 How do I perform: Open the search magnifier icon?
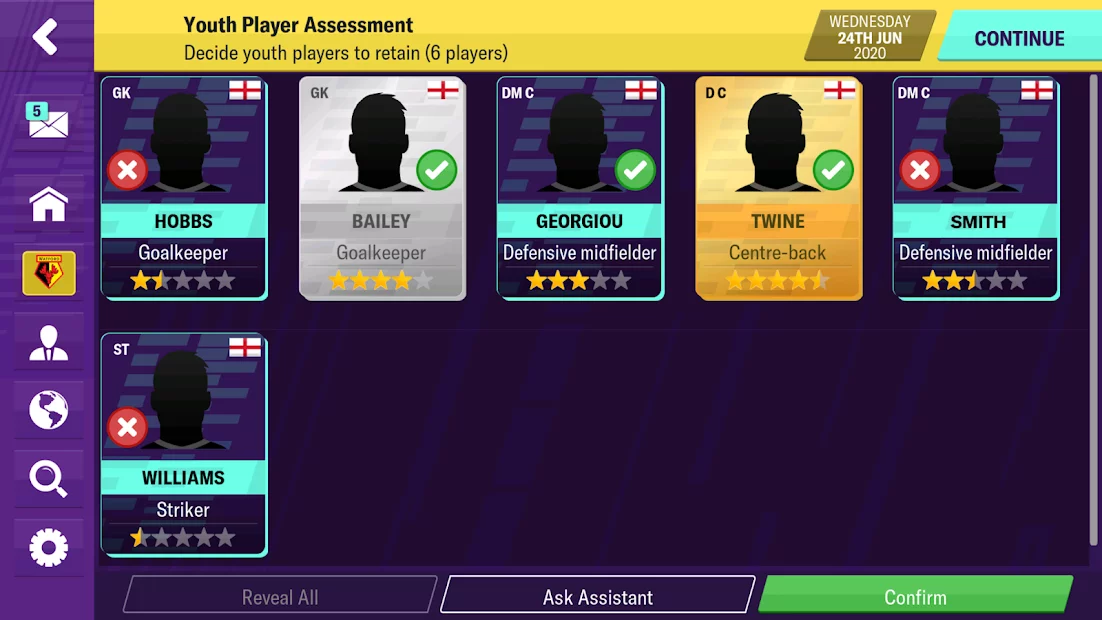48,479
